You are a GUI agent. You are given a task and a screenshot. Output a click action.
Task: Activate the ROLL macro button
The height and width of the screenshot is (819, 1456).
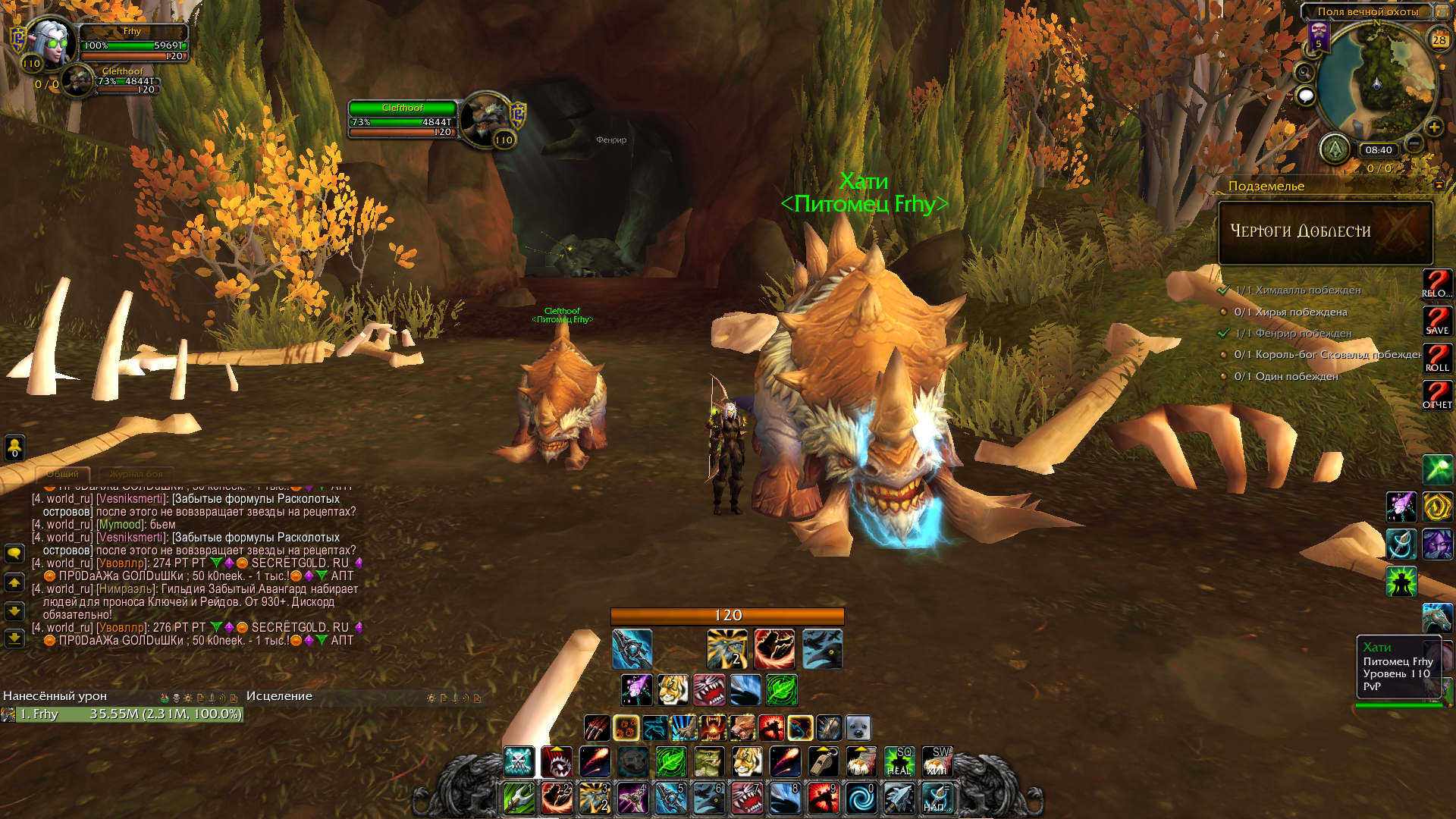point(1437,358)
